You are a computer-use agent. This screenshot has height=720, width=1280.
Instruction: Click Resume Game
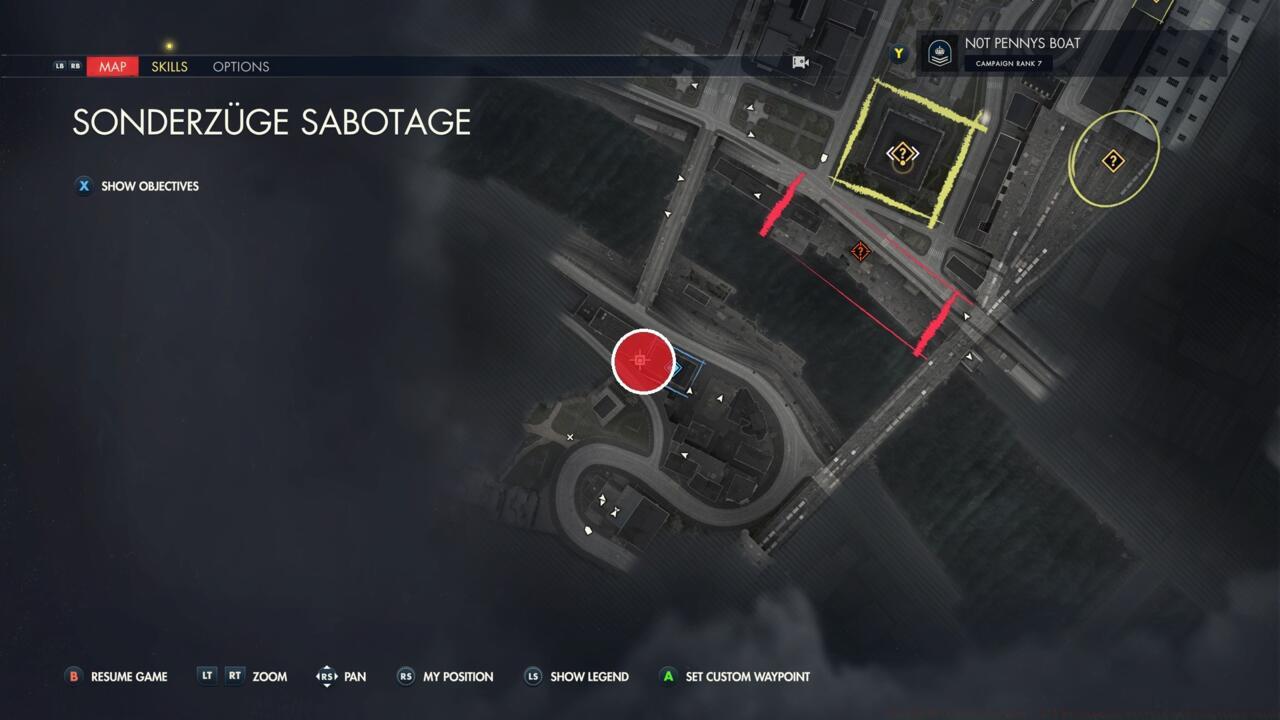[116, 677]
